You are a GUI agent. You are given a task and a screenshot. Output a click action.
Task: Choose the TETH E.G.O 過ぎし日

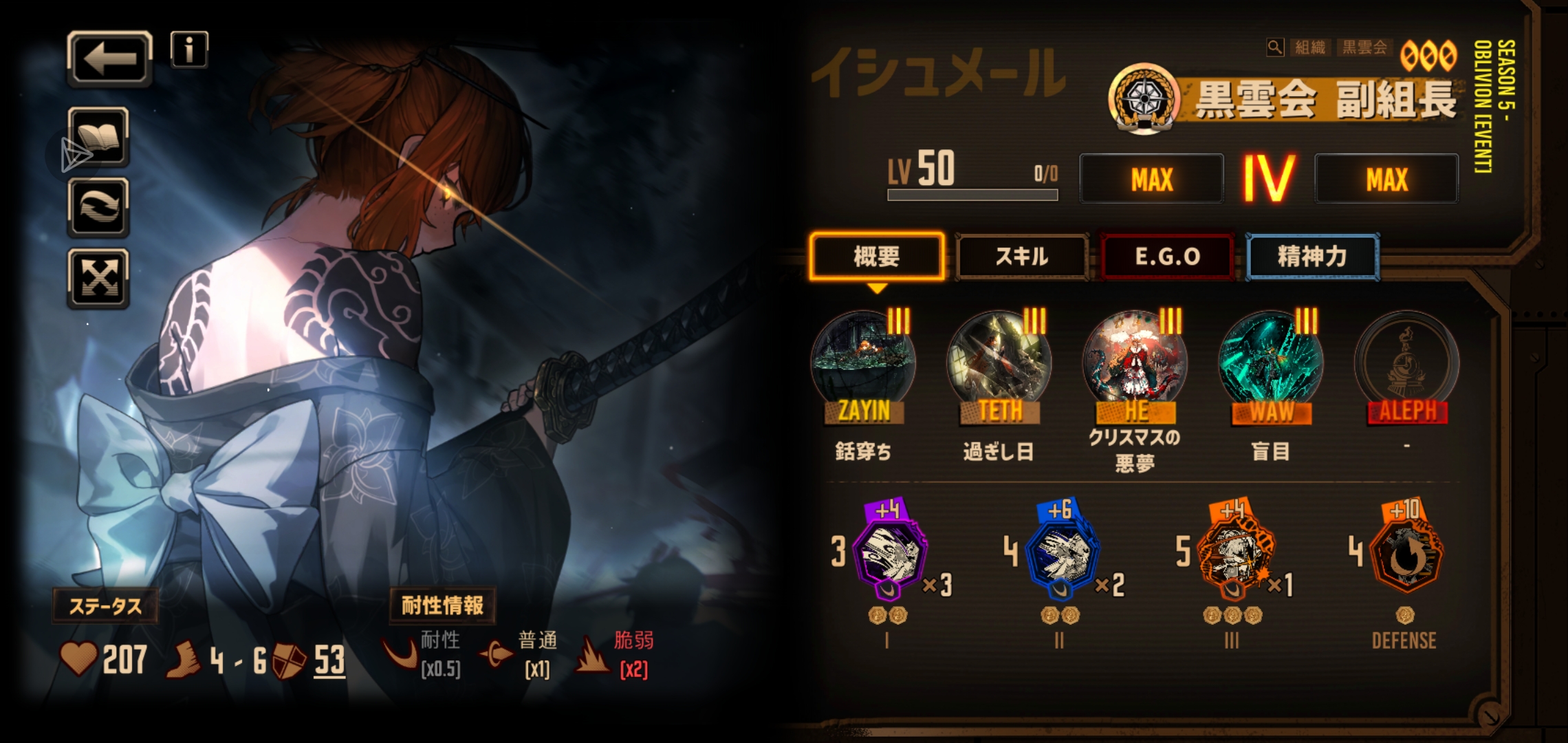pos(999,365)
